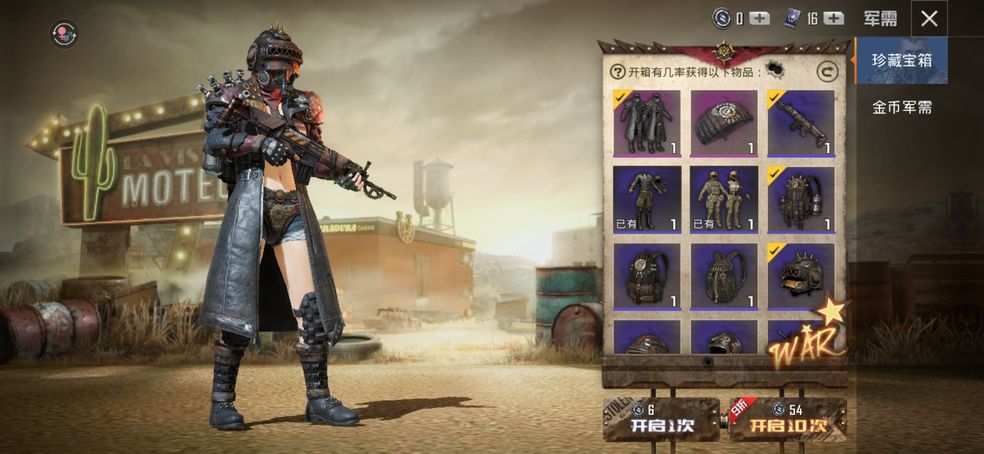Switch to the 金币军需 tab

(902, 107)
